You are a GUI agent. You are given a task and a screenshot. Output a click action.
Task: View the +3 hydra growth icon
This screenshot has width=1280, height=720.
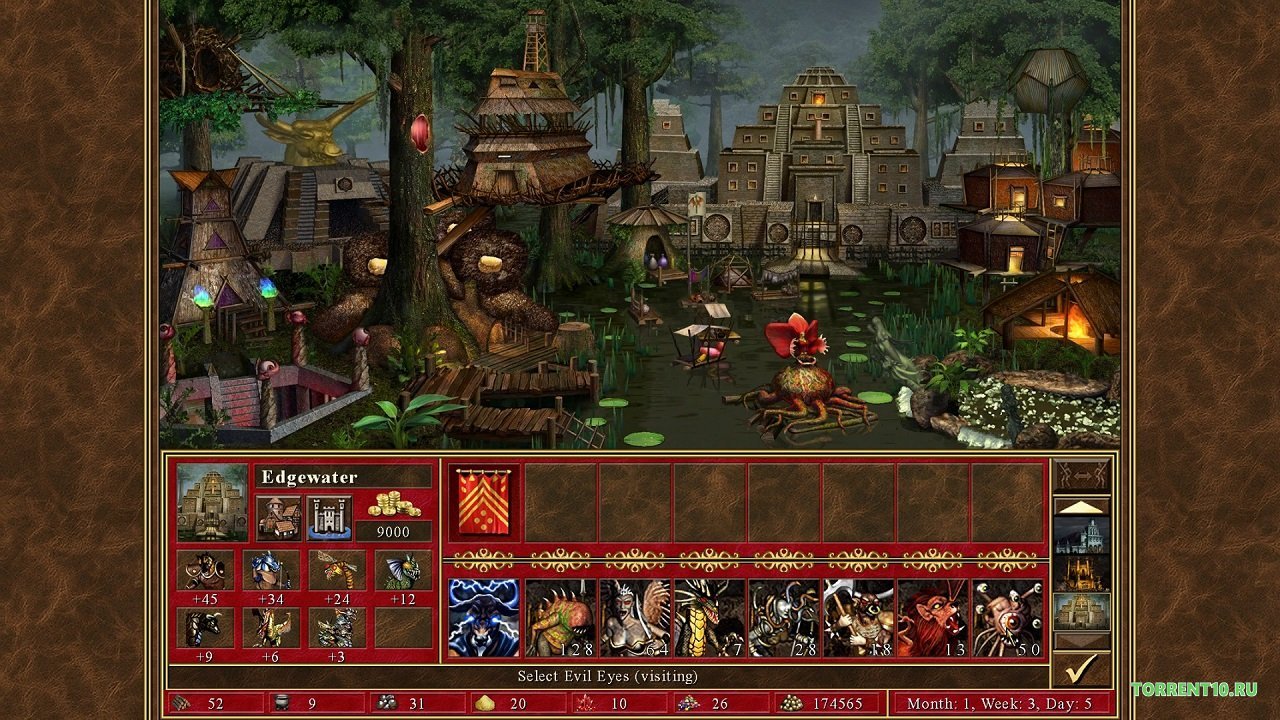tap(337, 628)
